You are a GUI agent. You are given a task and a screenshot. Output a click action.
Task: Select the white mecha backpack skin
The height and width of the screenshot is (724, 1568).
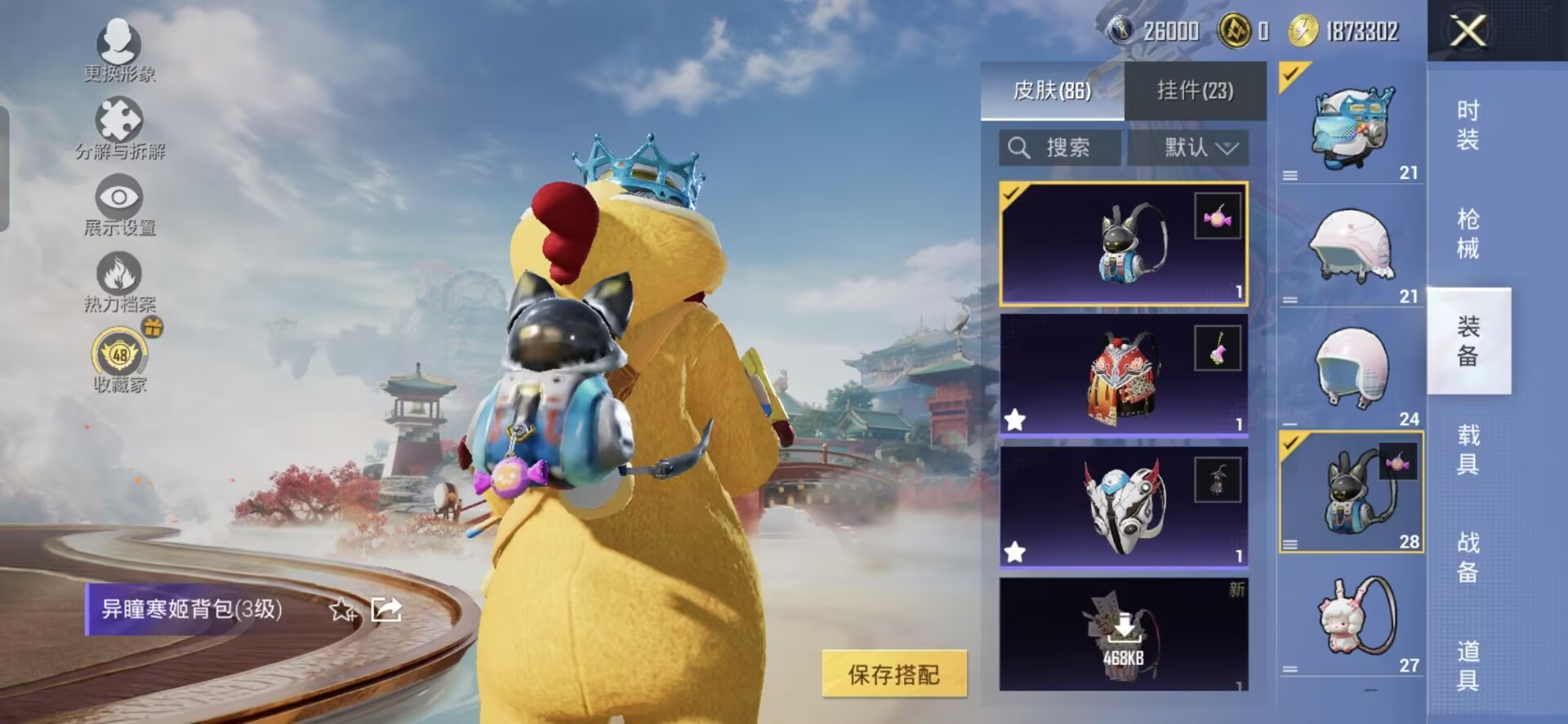(1123, 507)
